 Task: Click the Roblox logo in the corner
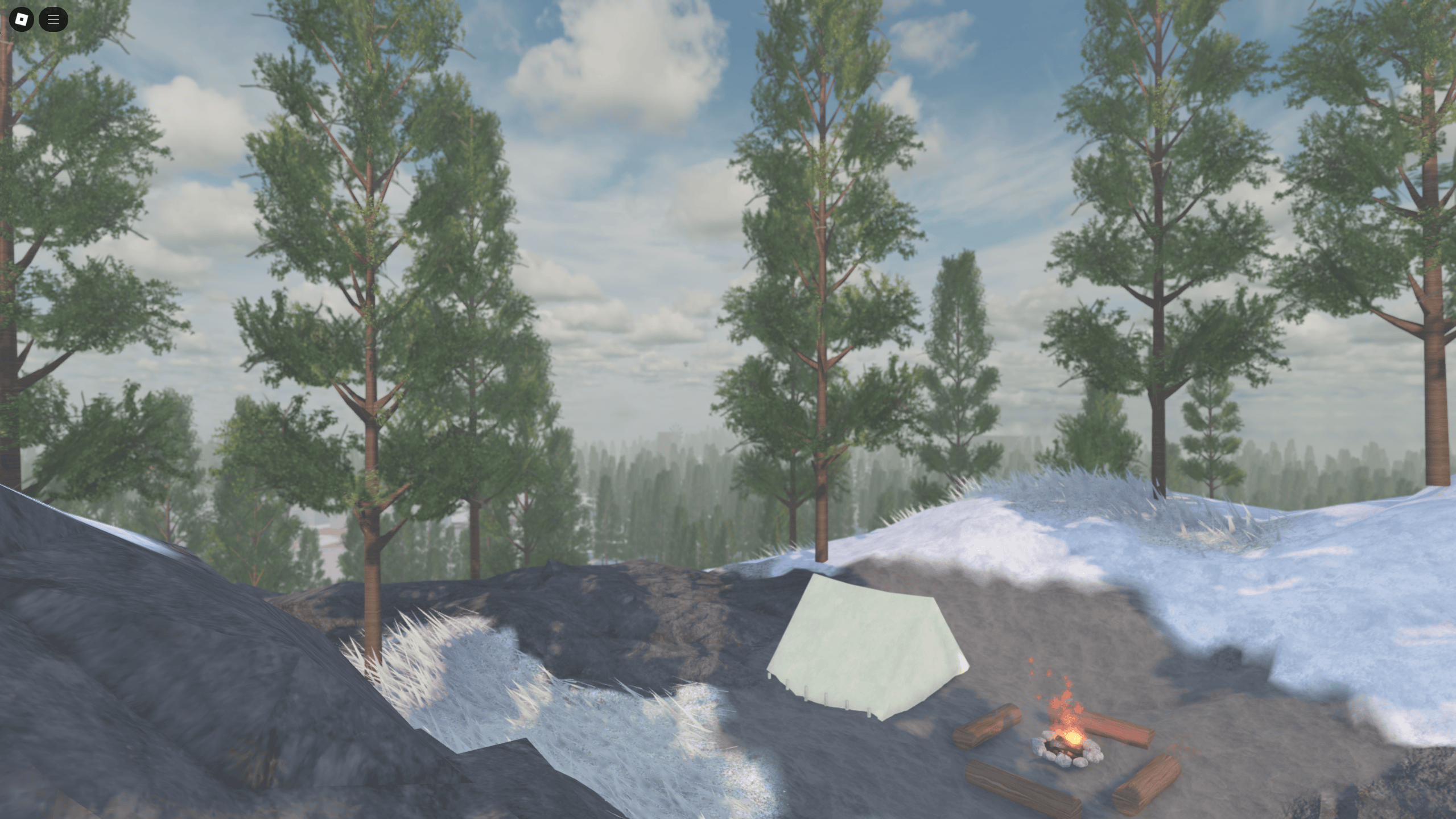pos(21,19)
